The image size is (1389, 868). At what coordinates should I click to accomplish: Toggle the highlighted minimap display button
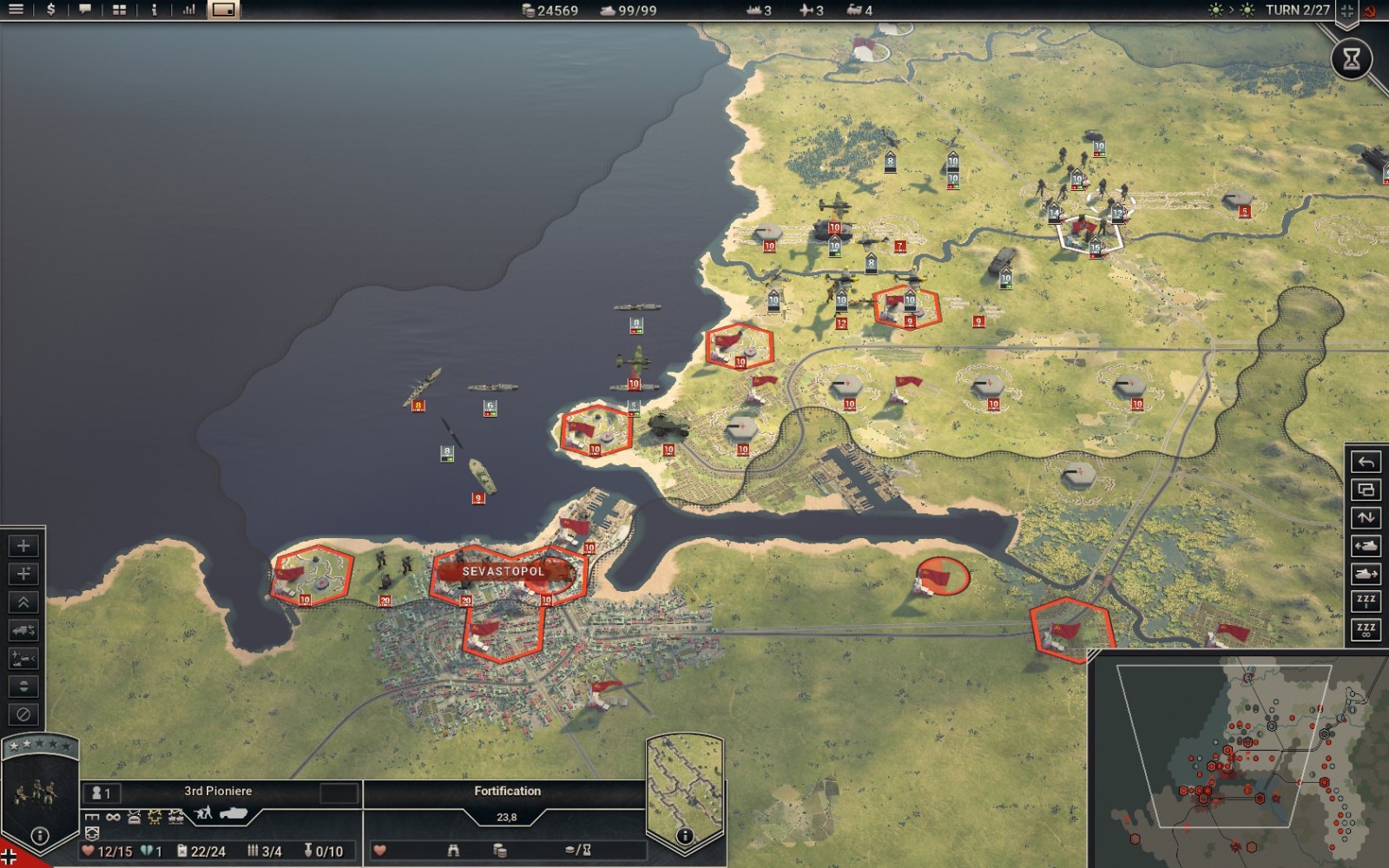pyautogui.click(x=223, y=10)
